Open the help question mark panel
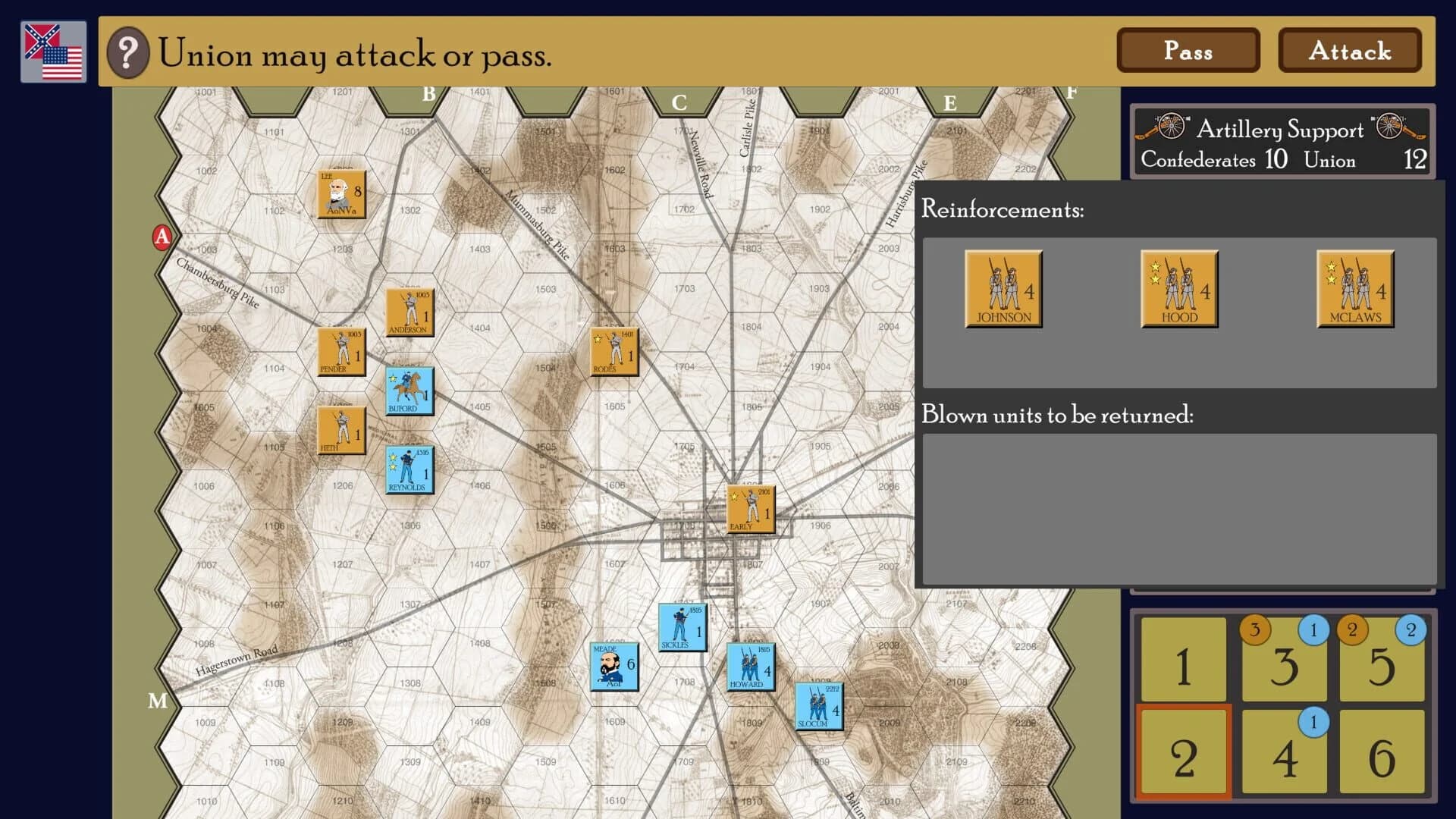 (x=127, y=53)
